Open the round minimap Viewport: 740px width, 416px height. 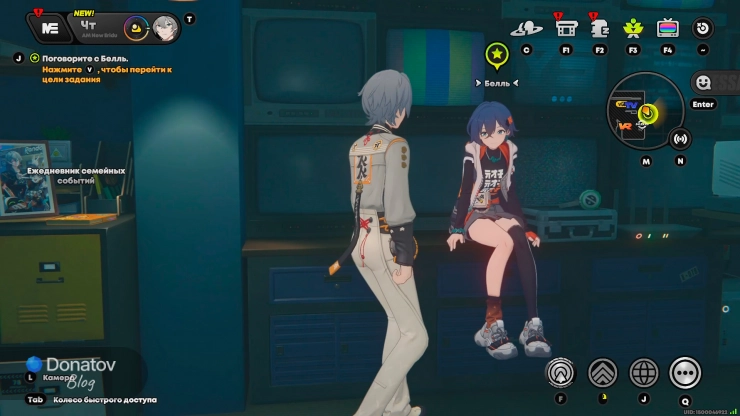[x=645, y=110]
